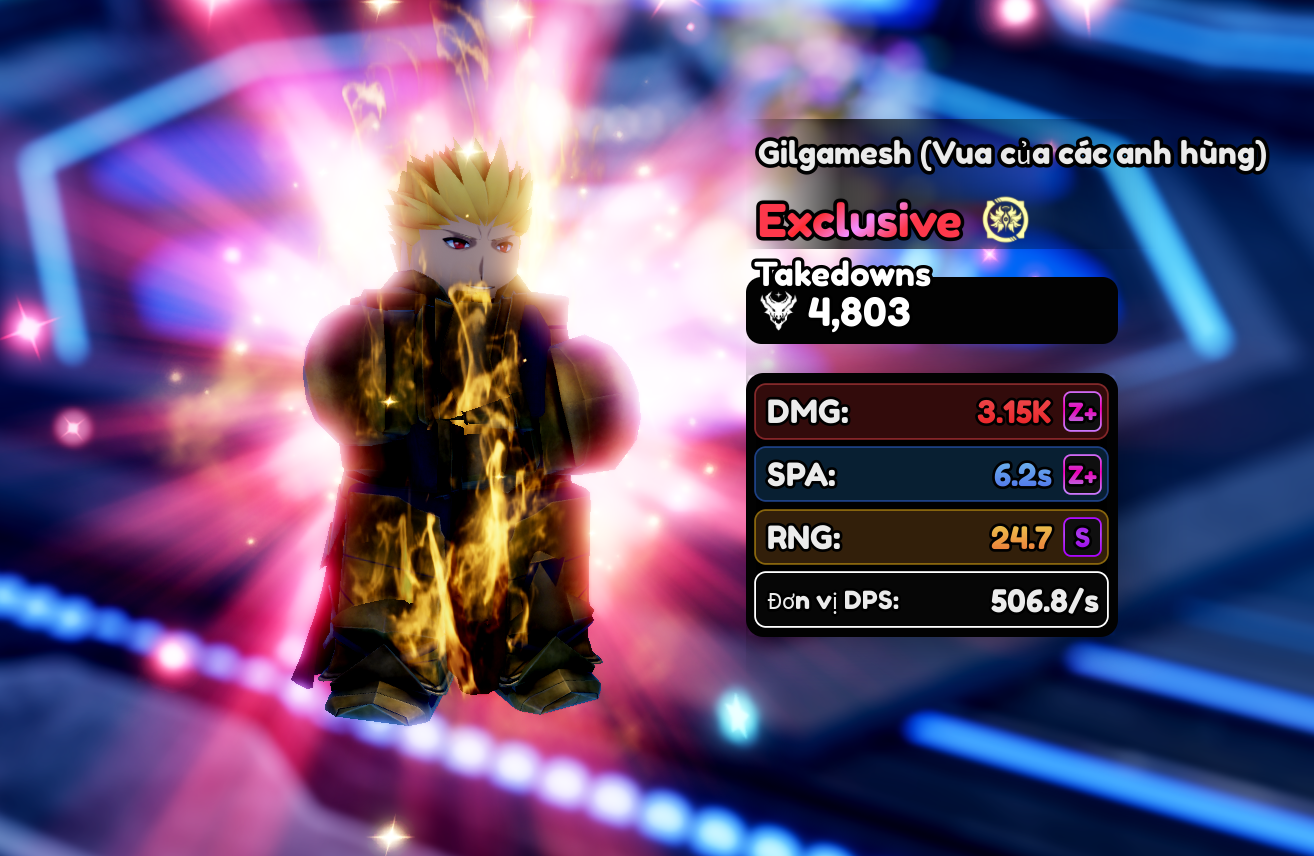Select the Z+ rank badge on DMG row

coord(1082,412)
